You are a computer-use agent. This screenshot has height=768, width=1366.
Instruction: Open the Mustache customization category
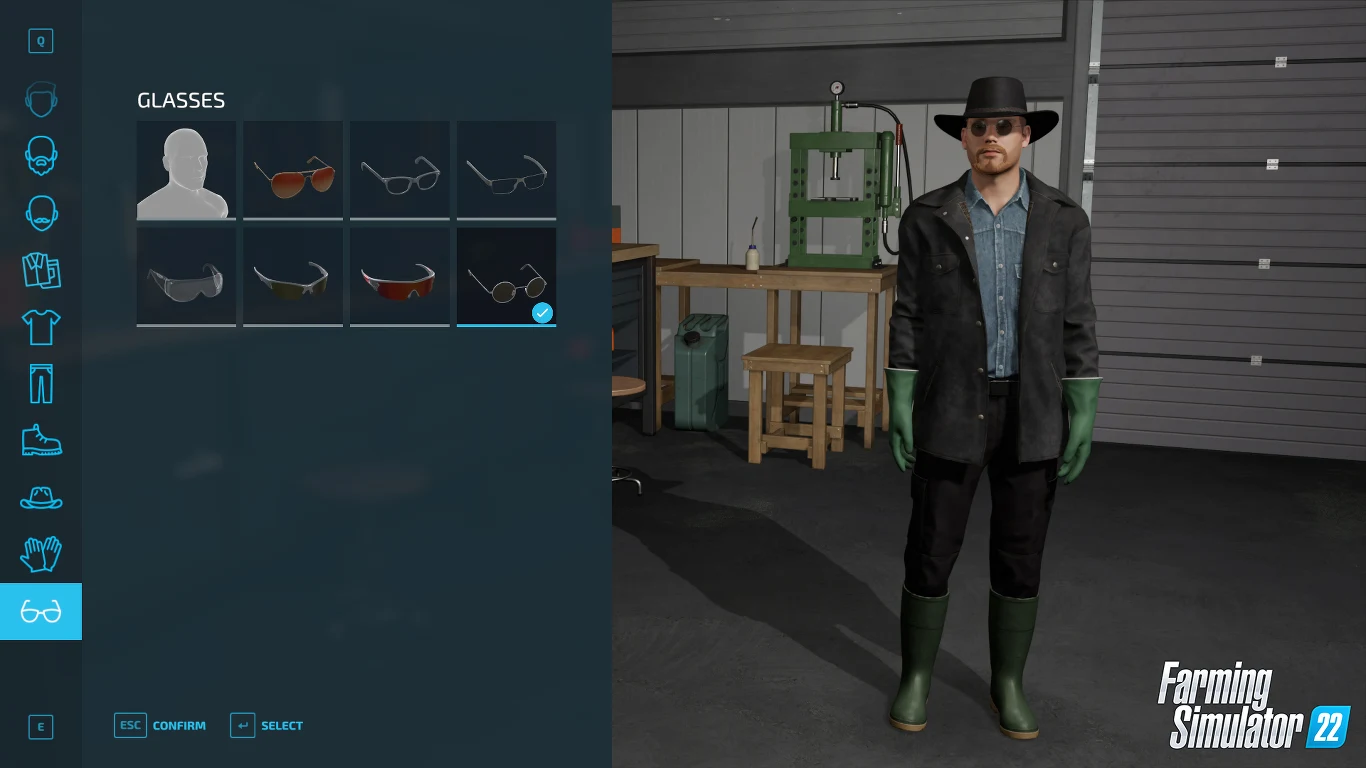(41, 213)
